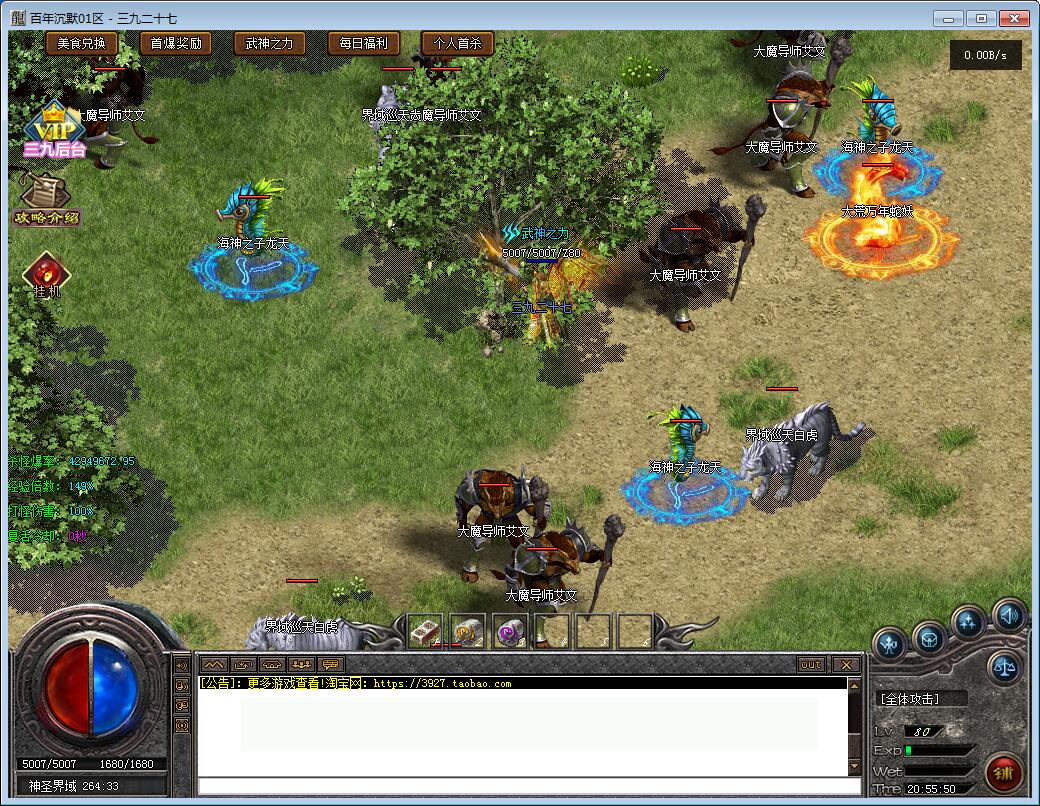This screenshot has width=1040, height=806.
Task: Use the purple swirl stone hotbar item
Action: [x=509, y=631]
